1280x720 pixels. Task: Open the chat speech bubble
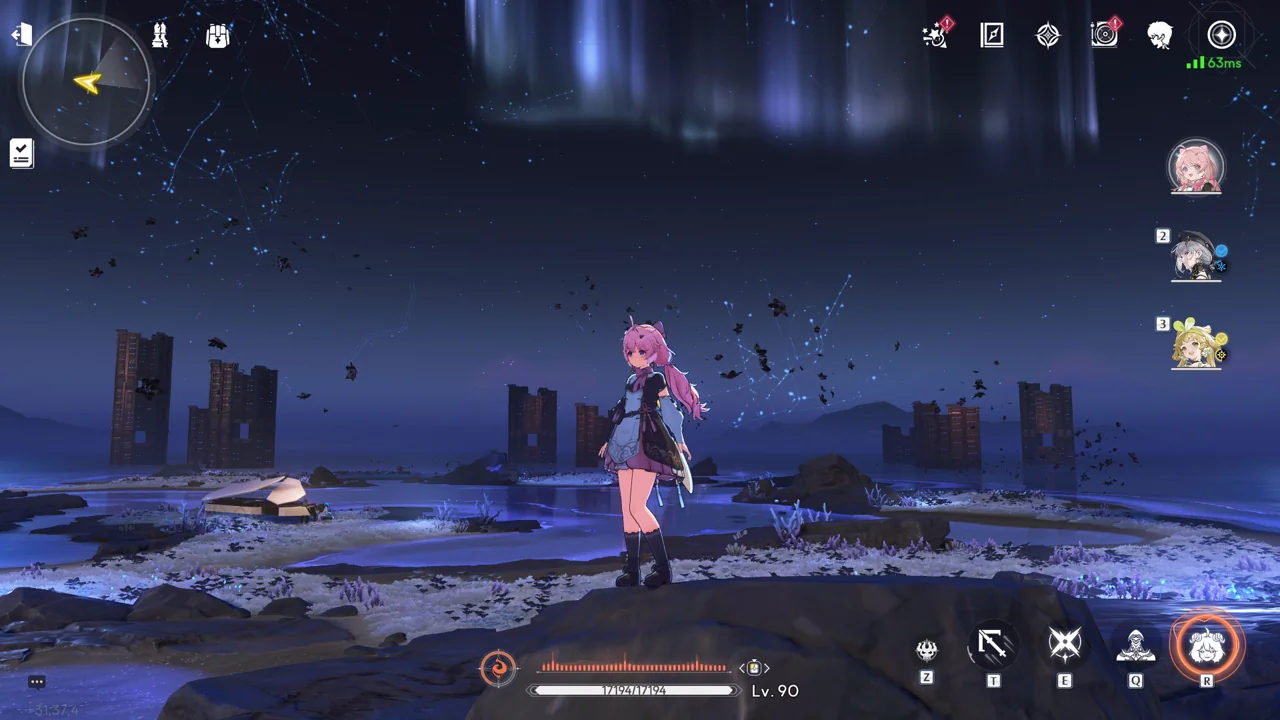[x=37, y=682]
